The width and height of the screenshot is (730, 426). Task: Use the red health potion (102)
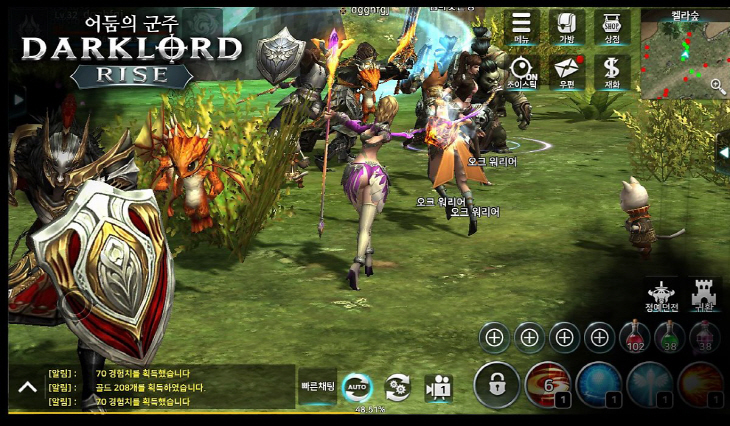(635, 338)
